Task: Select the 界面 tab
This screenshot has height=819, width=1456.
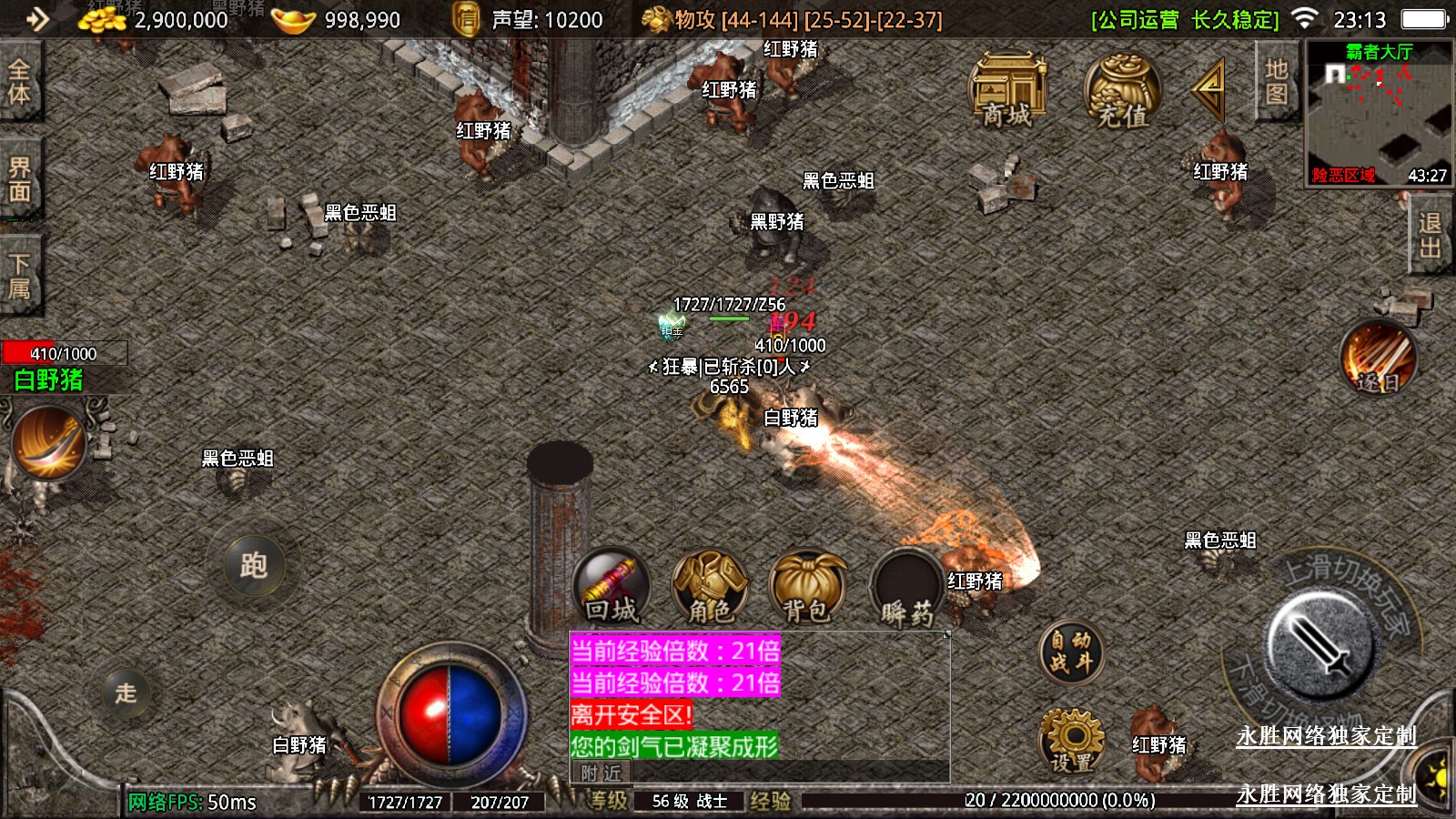Action: tap(19, 179)
